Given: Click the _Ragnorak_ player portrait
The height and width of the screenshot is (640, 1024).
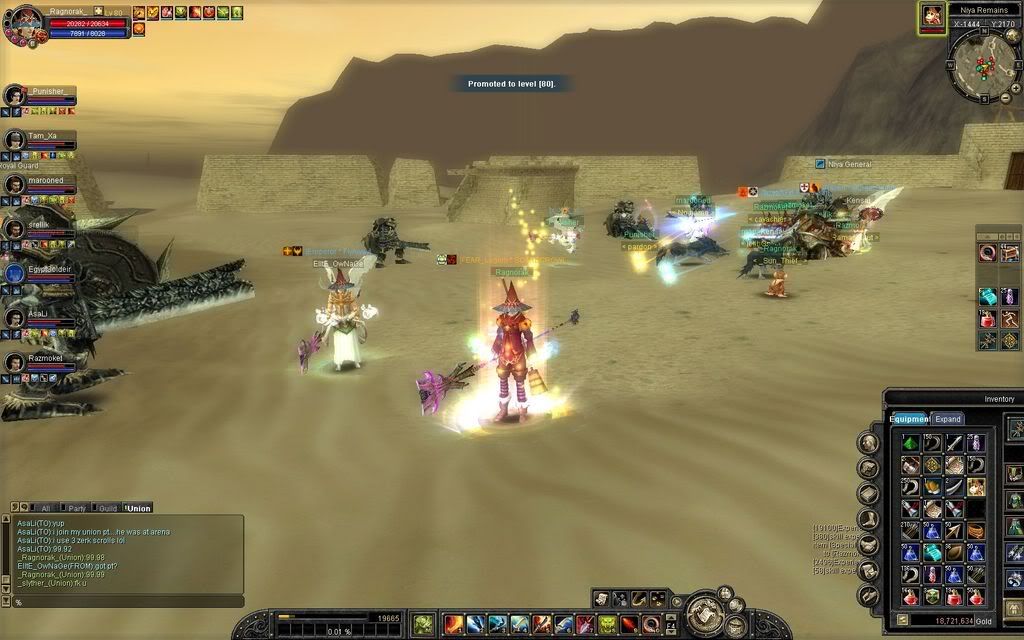Looking at the screenshot, I should pos(26,23).
